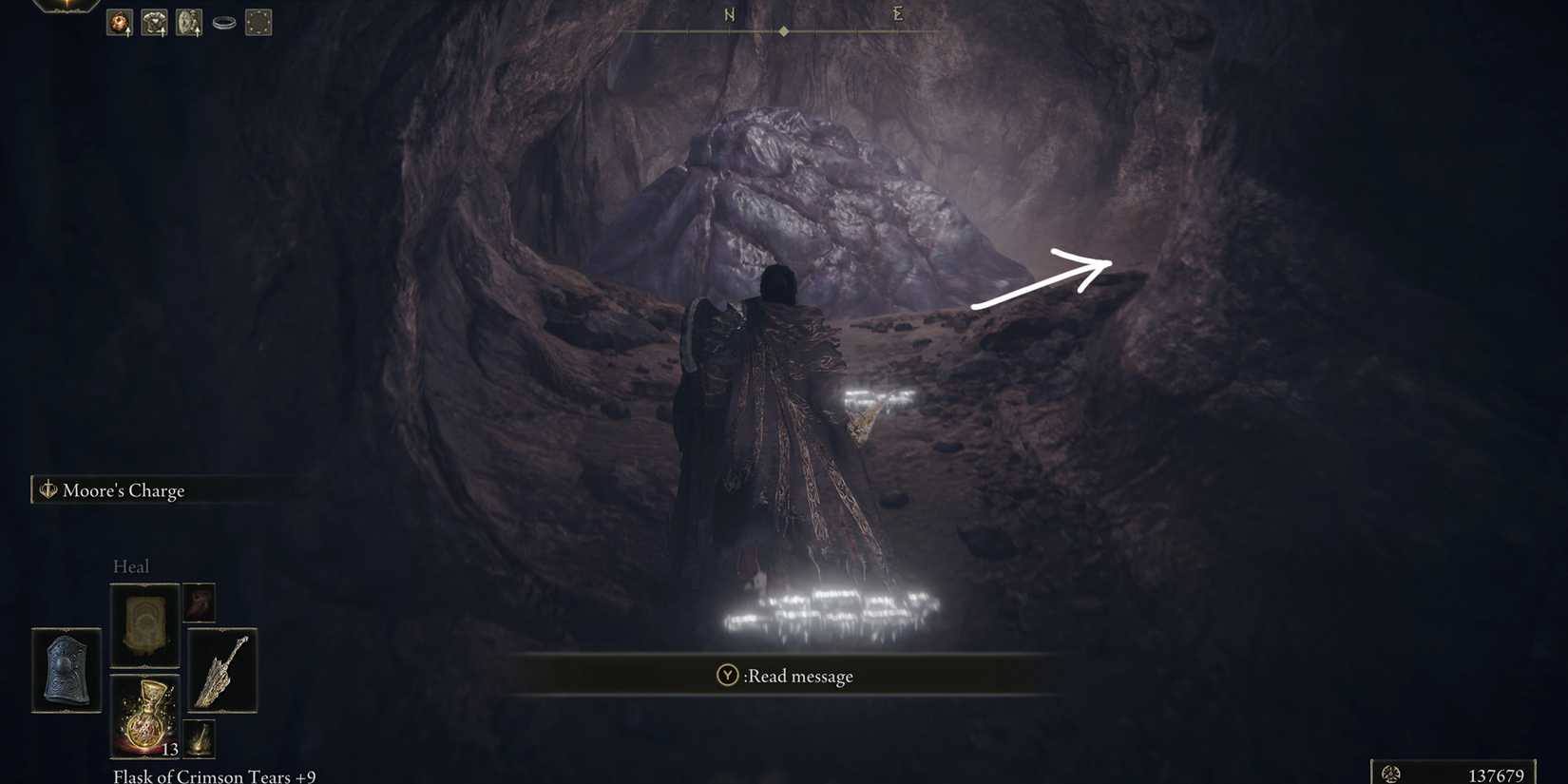
Task: Click the Moore's Charge label
Action: click(x=124, y=490)
